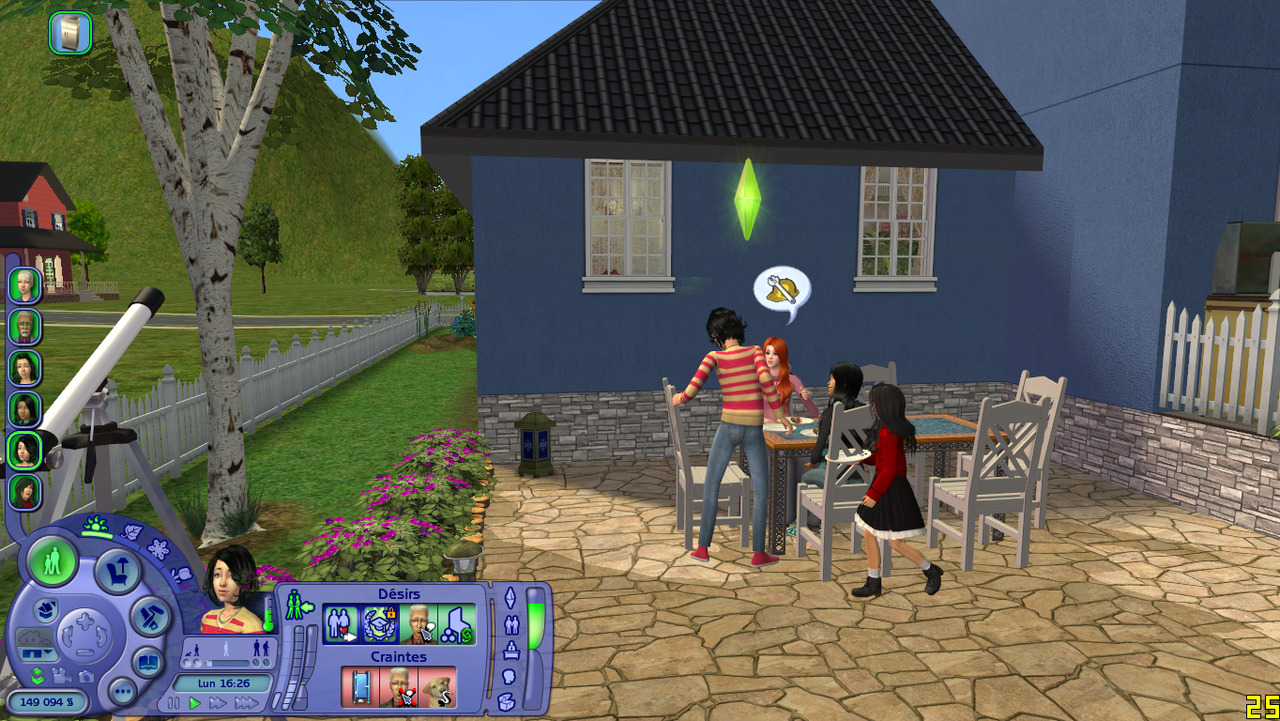The image size is (1280, 721).
Task: Click the dog fear icon under Craintes
Action: (x=438, y=687)
